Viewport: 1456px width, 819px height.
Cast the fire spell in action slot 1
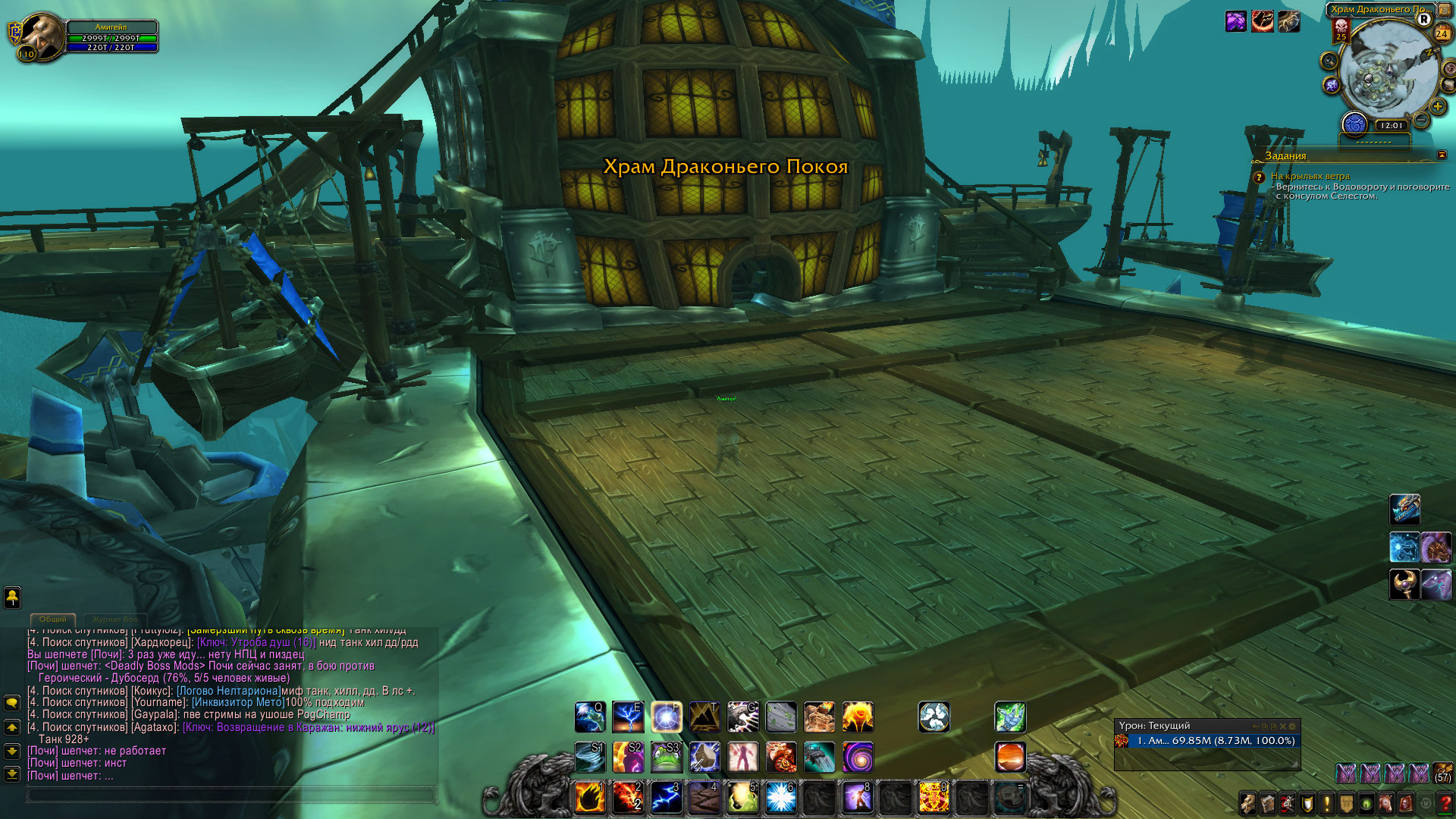point(590,798)
